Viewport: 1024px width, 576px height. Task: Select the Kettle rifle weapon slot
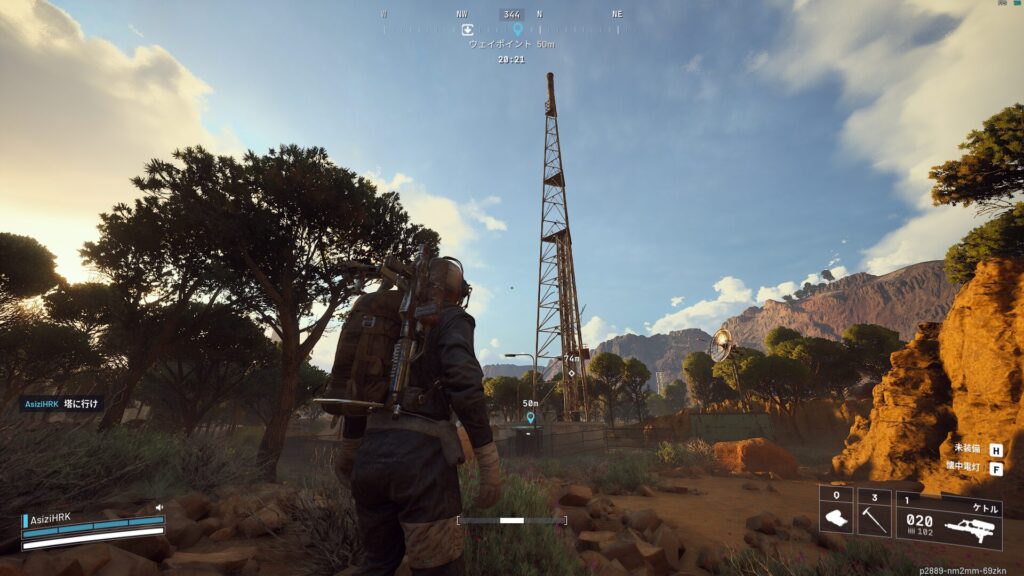click(x=949, y=520)
